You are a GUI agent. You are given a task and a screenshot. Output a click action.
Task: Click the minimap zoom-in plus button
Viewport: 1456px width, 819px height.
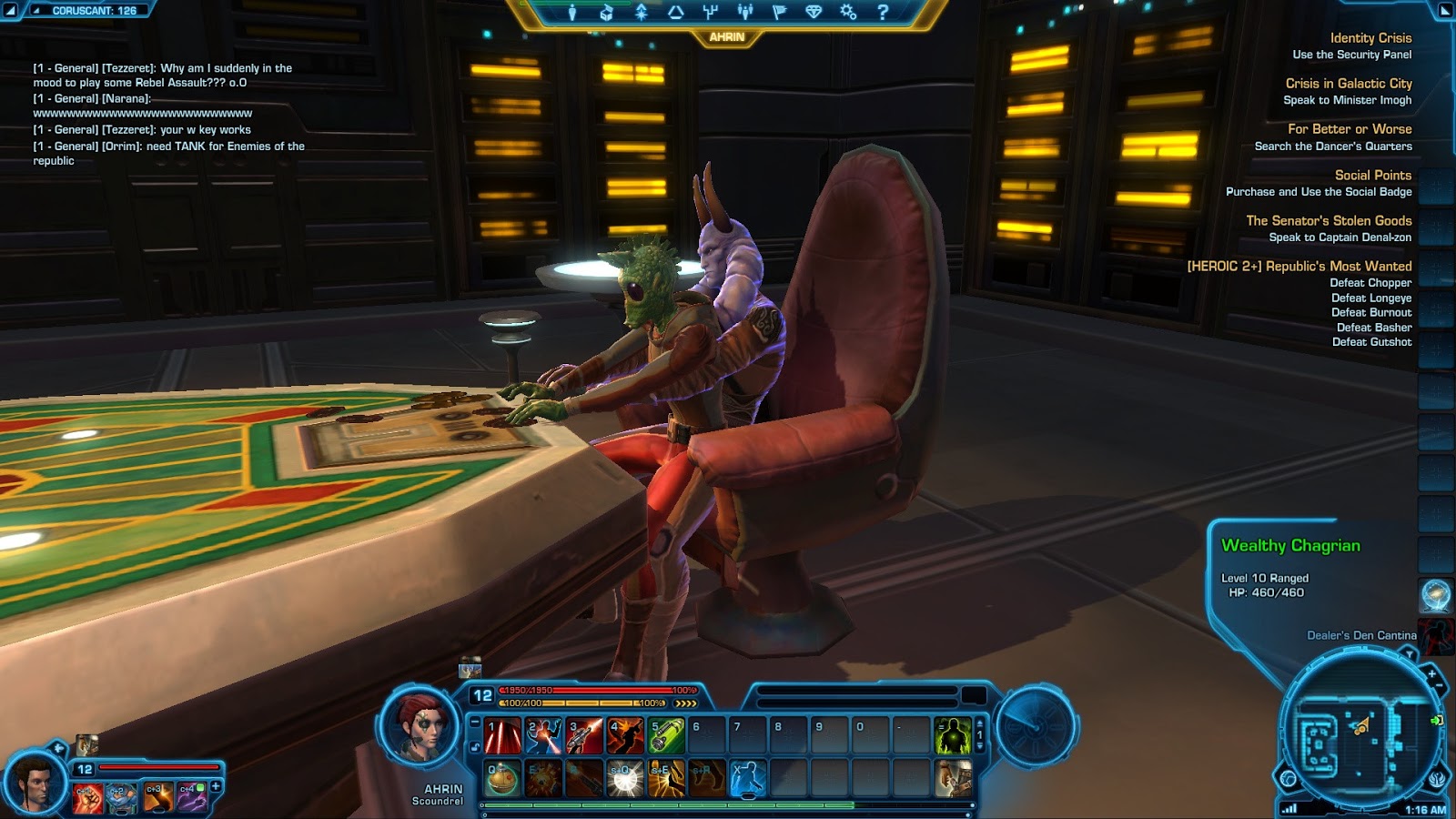pos(1431,674)
